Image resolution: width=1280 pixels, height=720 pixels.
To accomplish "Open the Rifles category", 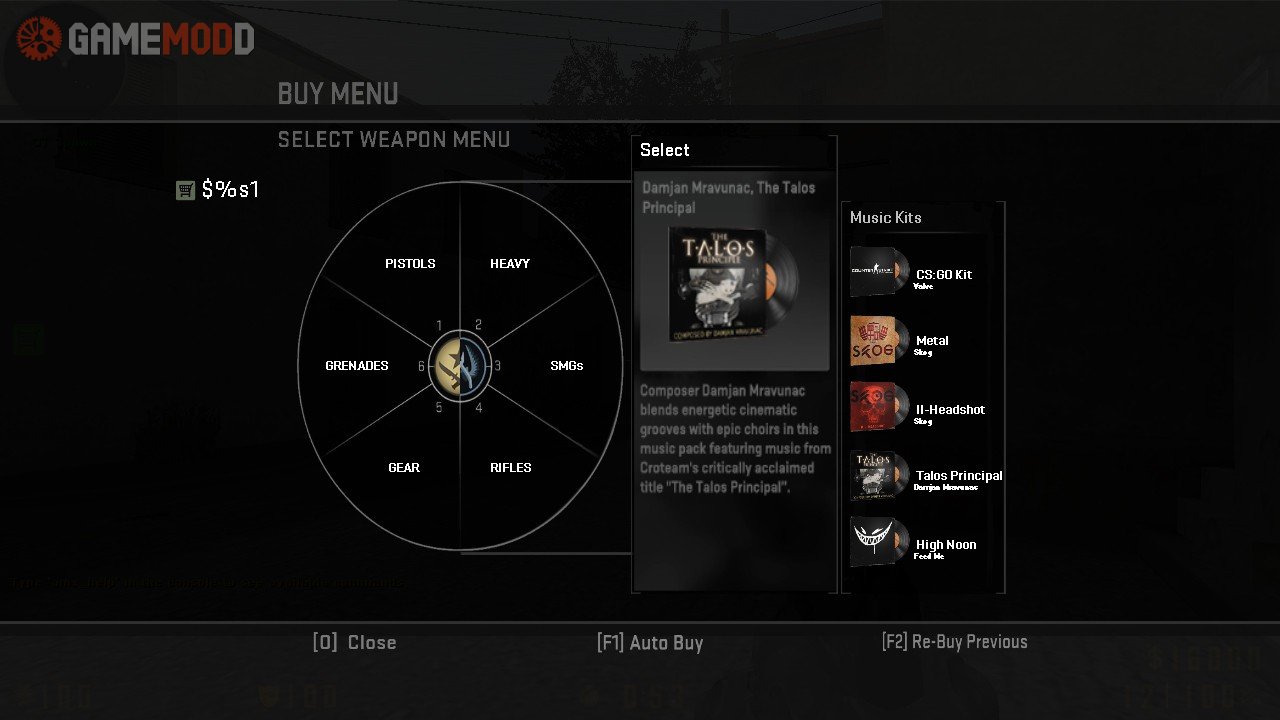I will (x=510, y=468).
